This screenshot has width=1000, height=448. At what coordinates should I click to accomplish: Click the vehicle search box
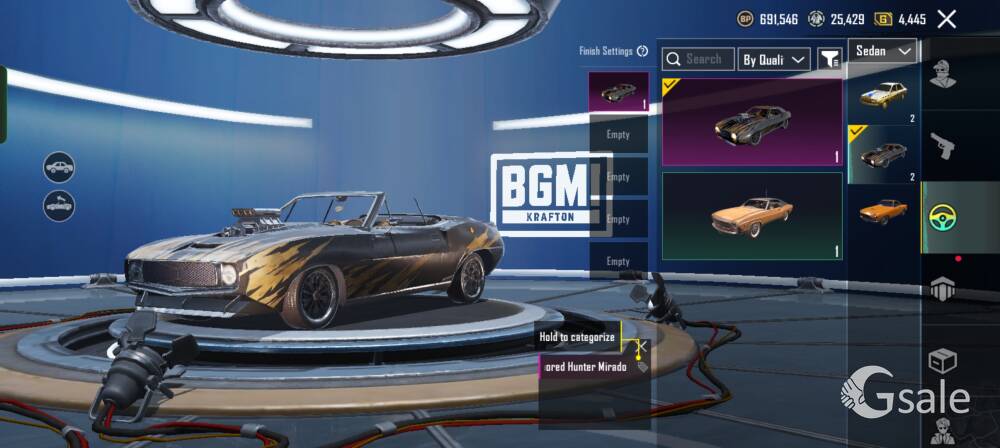698,60
